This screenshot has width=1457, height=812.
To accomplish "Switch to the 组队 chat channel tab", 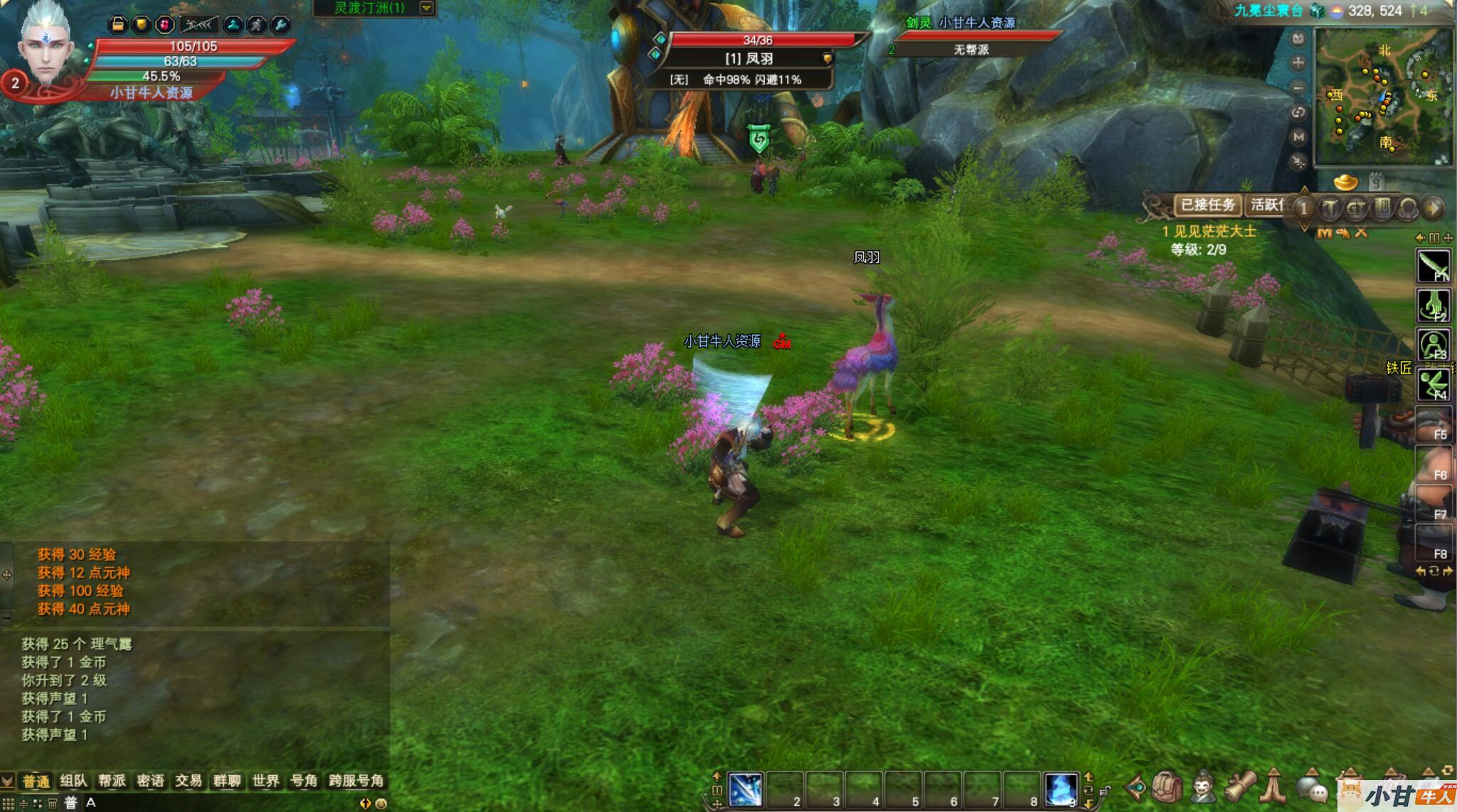I will click(73, 781).
